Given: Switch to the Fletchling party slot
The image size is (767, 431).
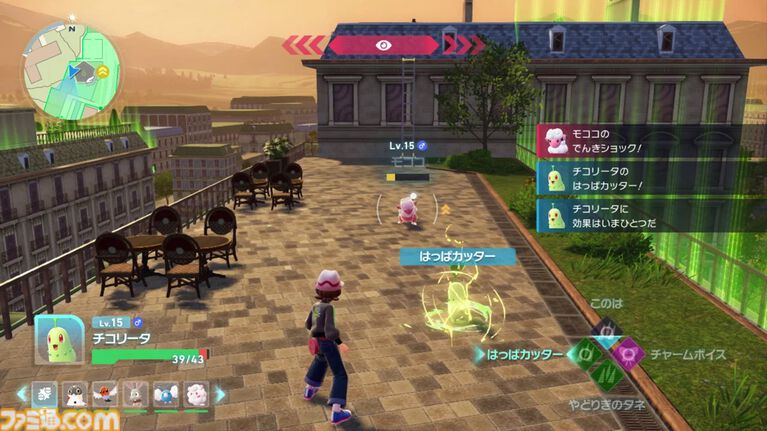Looking at the screenshot, I should 105,394.
